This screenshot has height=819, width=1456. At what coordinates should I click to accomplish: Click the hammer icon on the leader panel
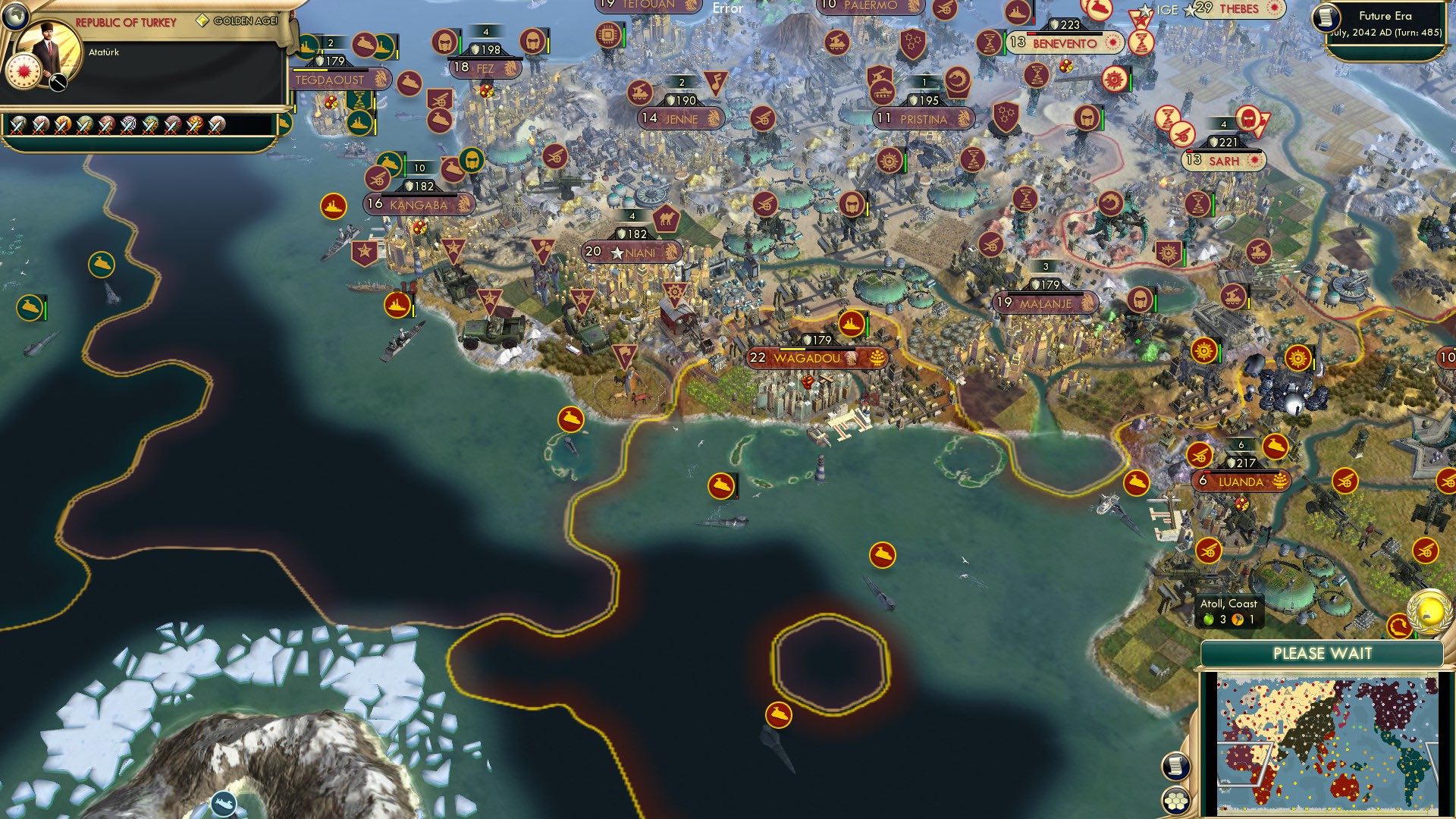click(58, 82)
